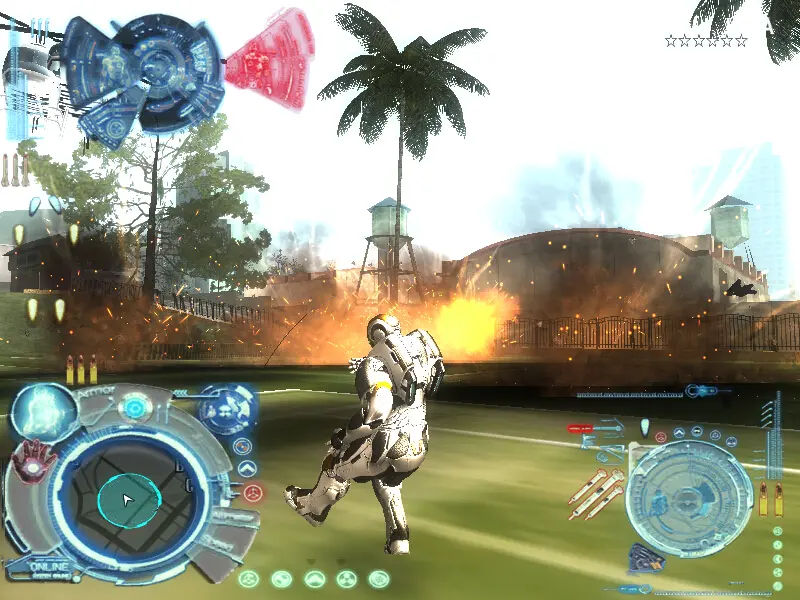Click the blue circular suit diagnostics display

pos(150,70)
